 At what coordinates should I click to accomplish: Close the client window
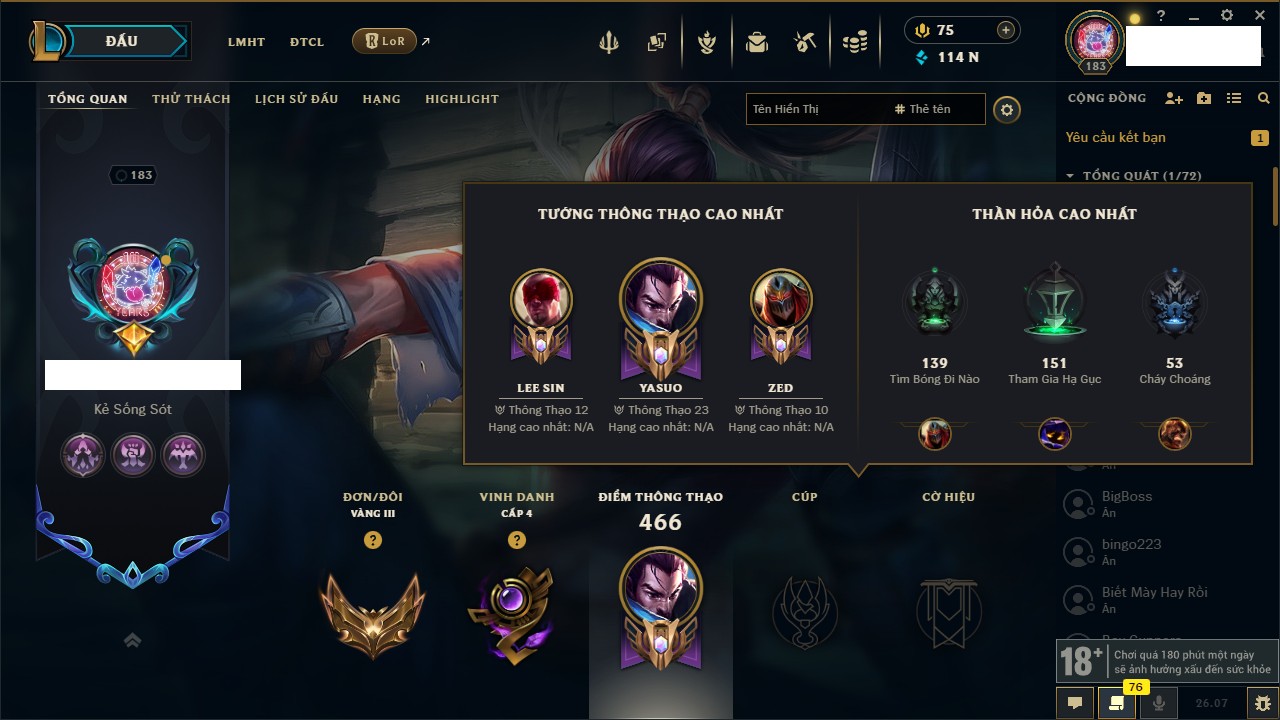click(x=1257, y=16)
